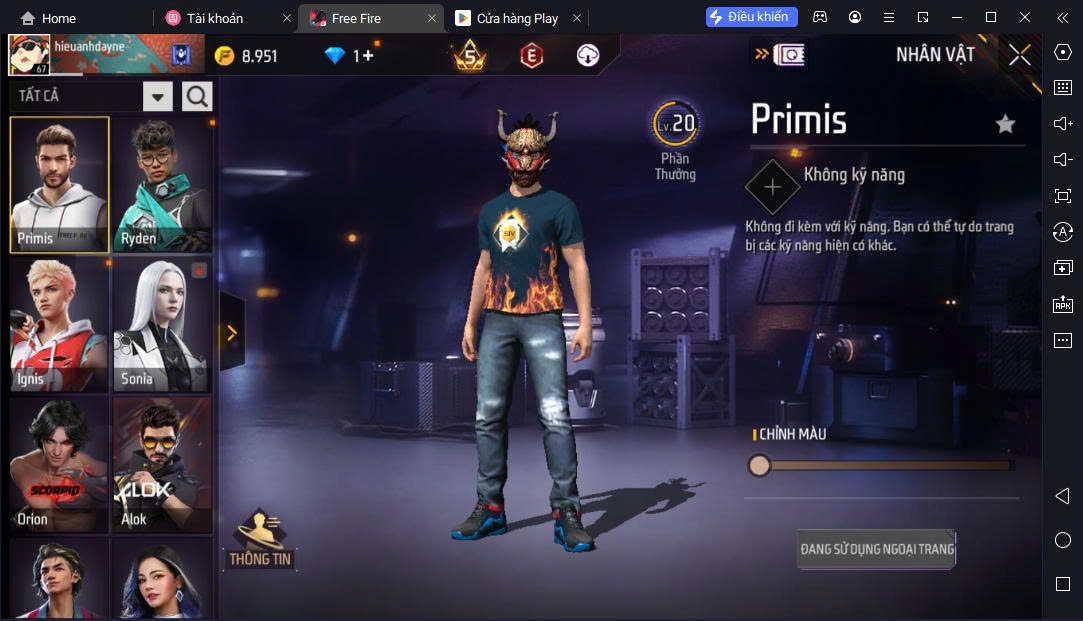Image resolution: width=1083 pixels, height=621 pixels.
Task: Add diamonds with the plus button
Action: pyautogui.click(x=367, y=56)
